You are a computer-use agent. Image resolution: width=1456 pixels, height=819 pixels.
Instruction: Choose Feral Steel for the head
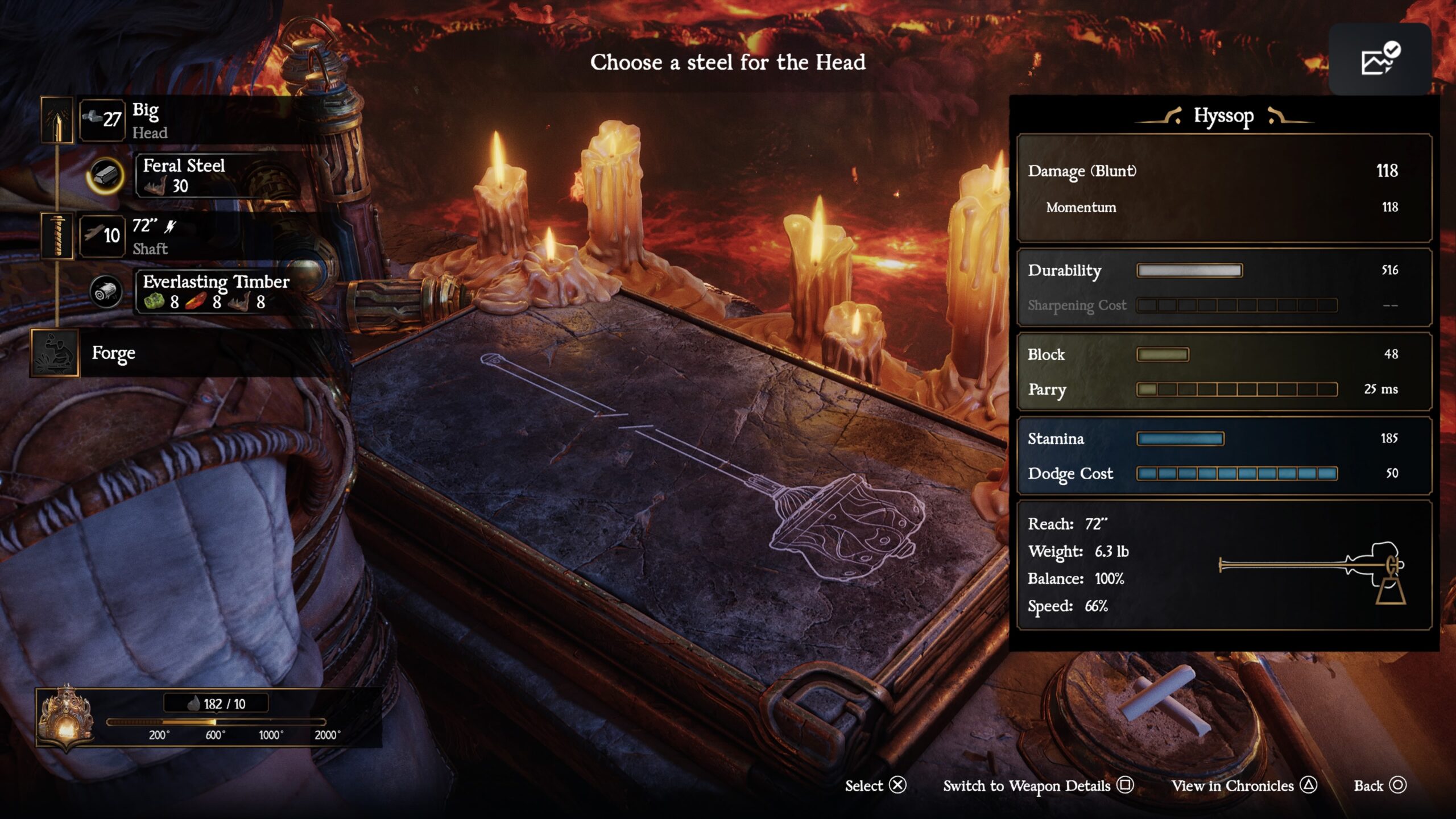pyautogui.click(x=216, y=176)
